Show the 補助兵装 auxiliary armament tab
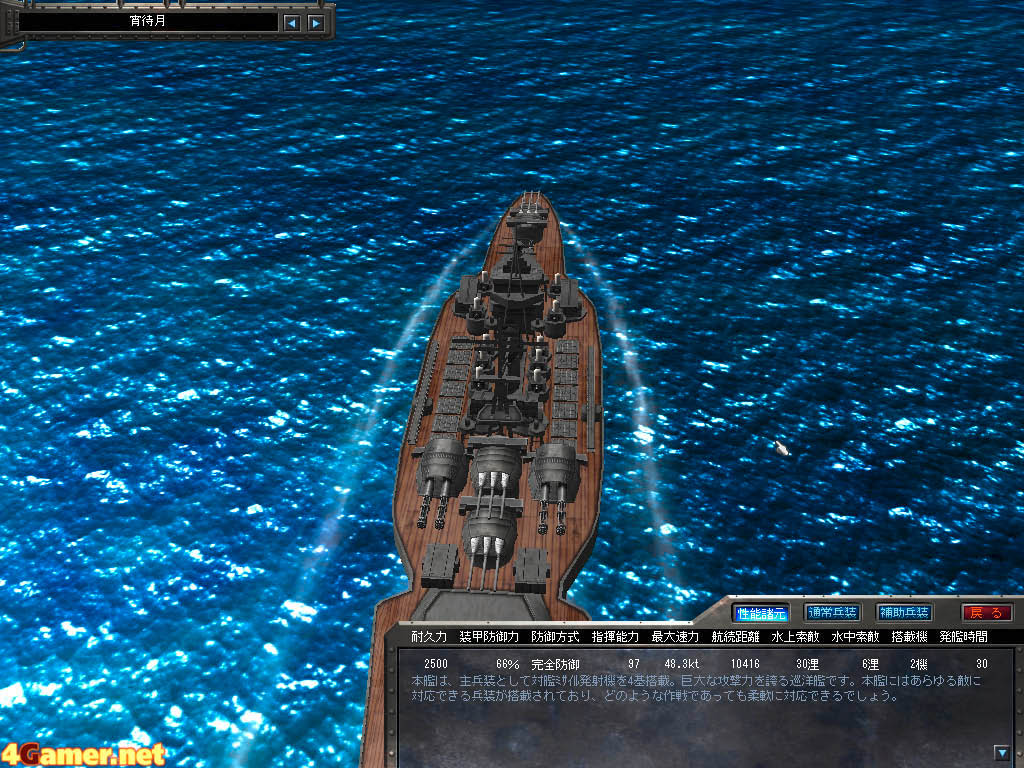1024x768 pixels. 903,612
